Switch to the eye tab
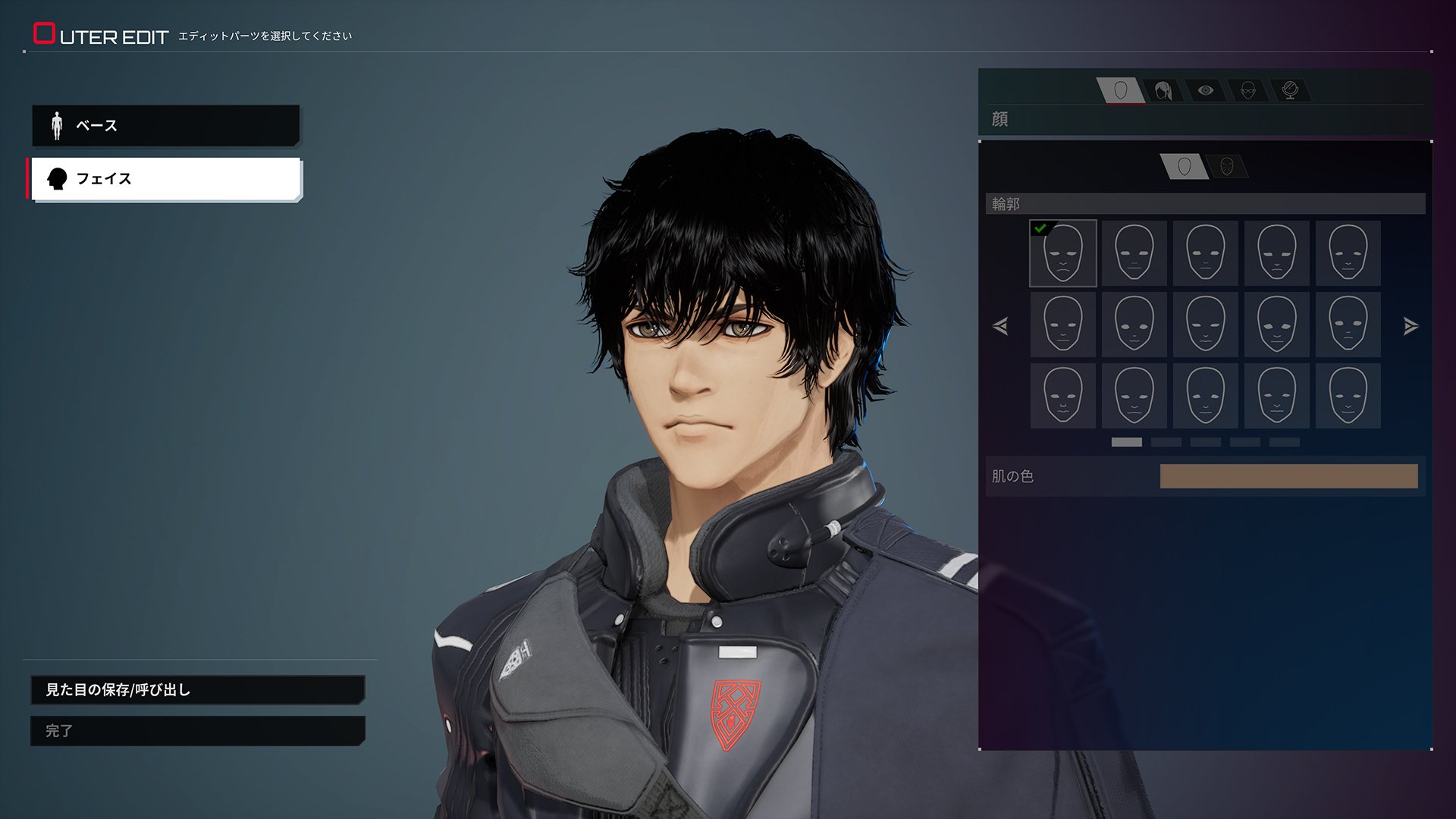This screenshot has height=819, width=1456. click(1206, 91)
